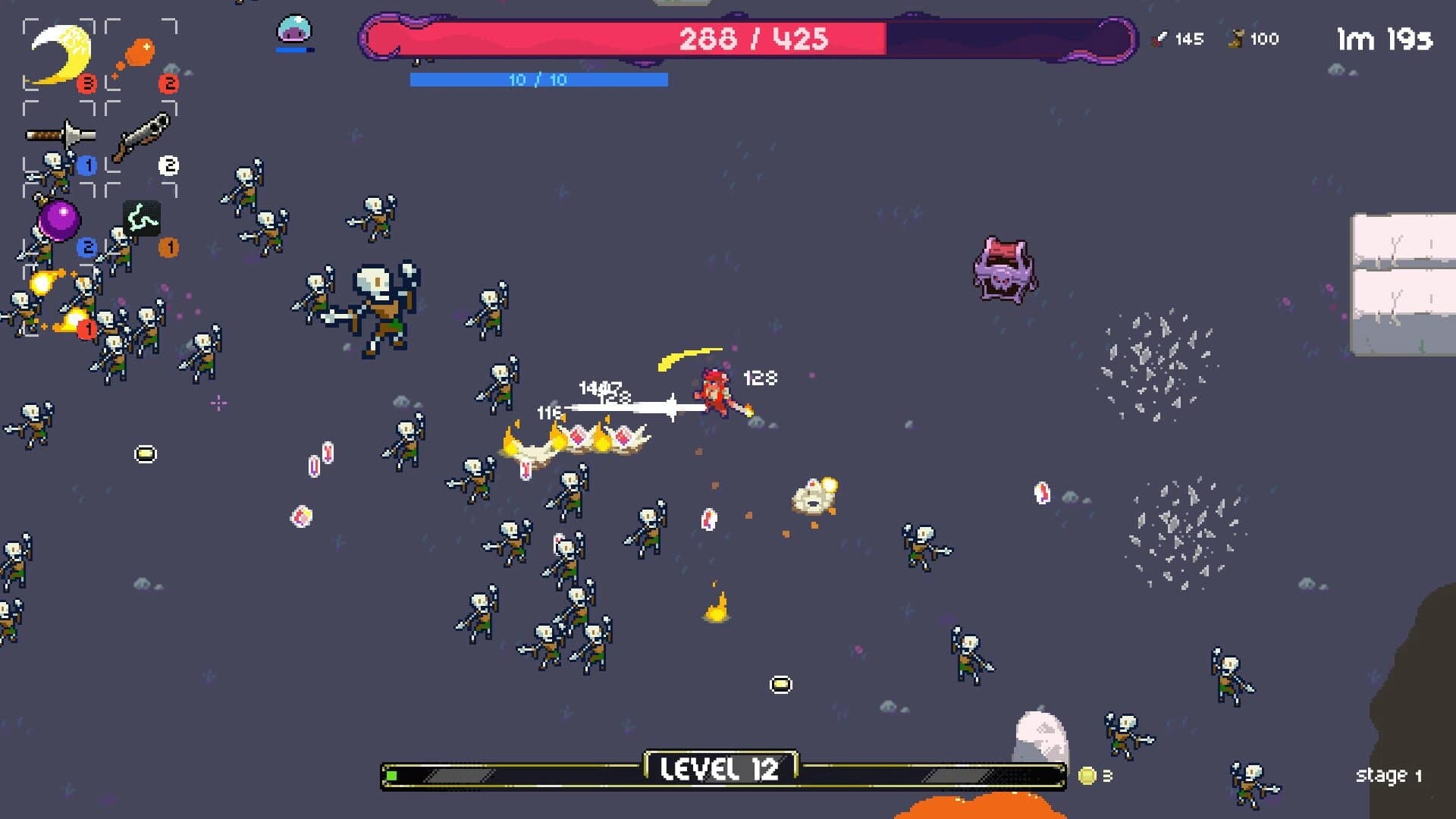Click the LEVEL 12 banner label
1456x819 pixels.
pos(719,770)
